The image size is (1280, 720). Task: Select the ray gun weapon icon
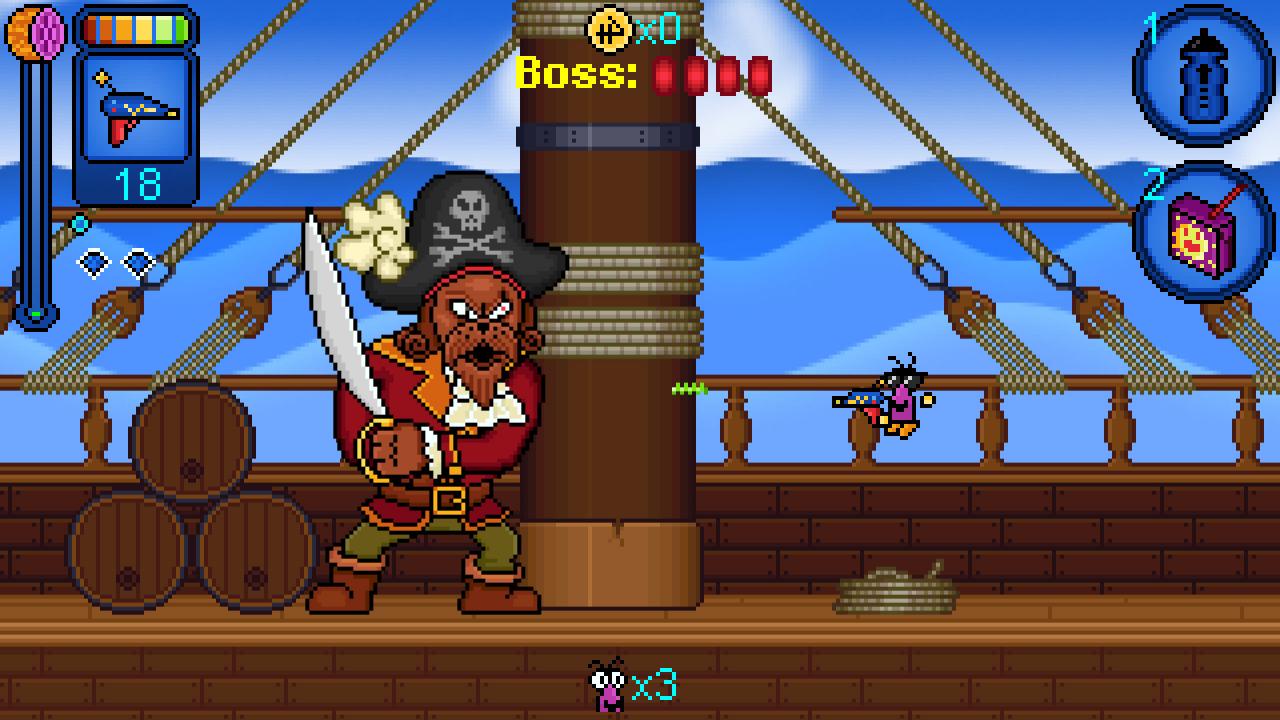pyautogui.click(x=135, y=110)
